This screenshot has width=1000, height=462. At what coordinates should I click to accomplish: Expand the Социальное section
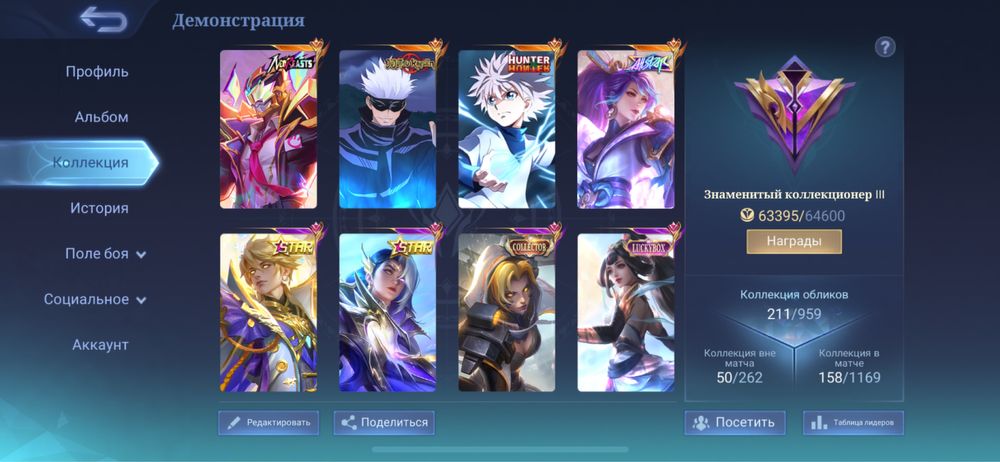click(96, 299)
